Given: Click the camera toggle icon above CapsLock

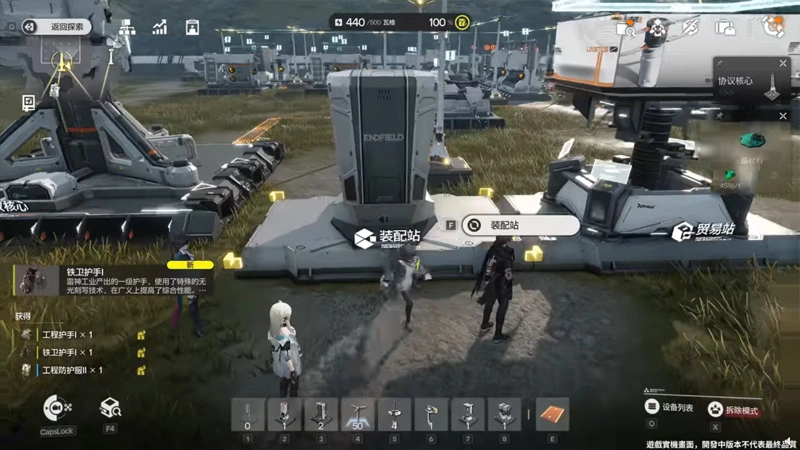Looking at the screenshot, I should point(57,408).
